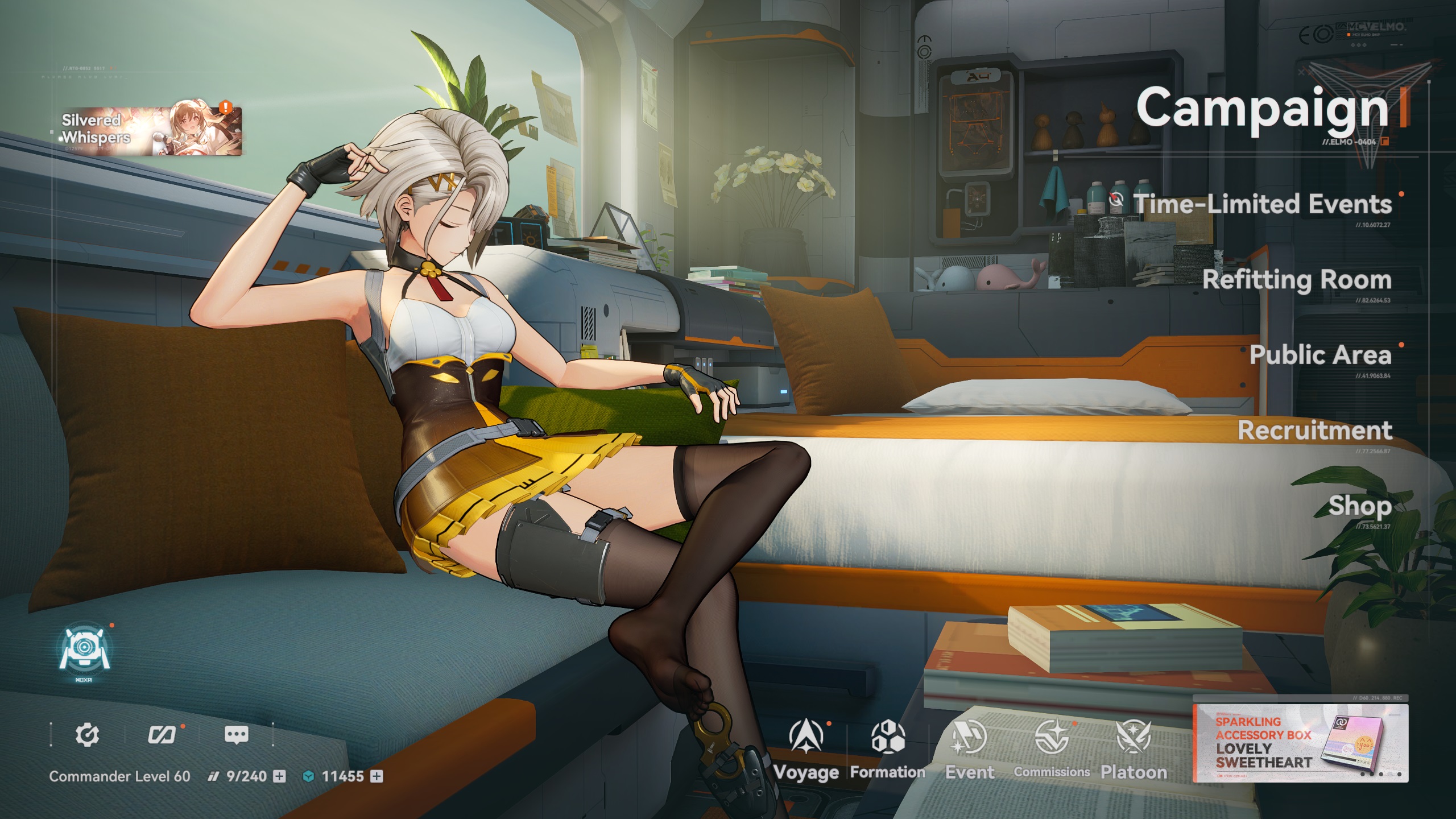1456x819 pixels.
Task: Visit the Public Area
Action: click(x=1320, y=355)
